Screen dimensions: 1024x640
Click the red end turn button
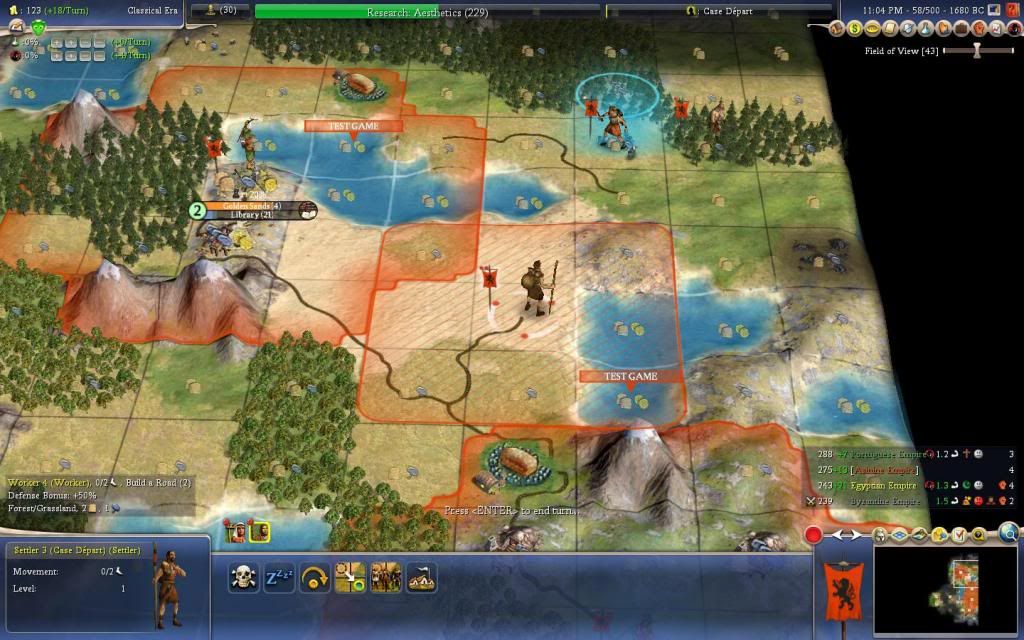(813, 535)
